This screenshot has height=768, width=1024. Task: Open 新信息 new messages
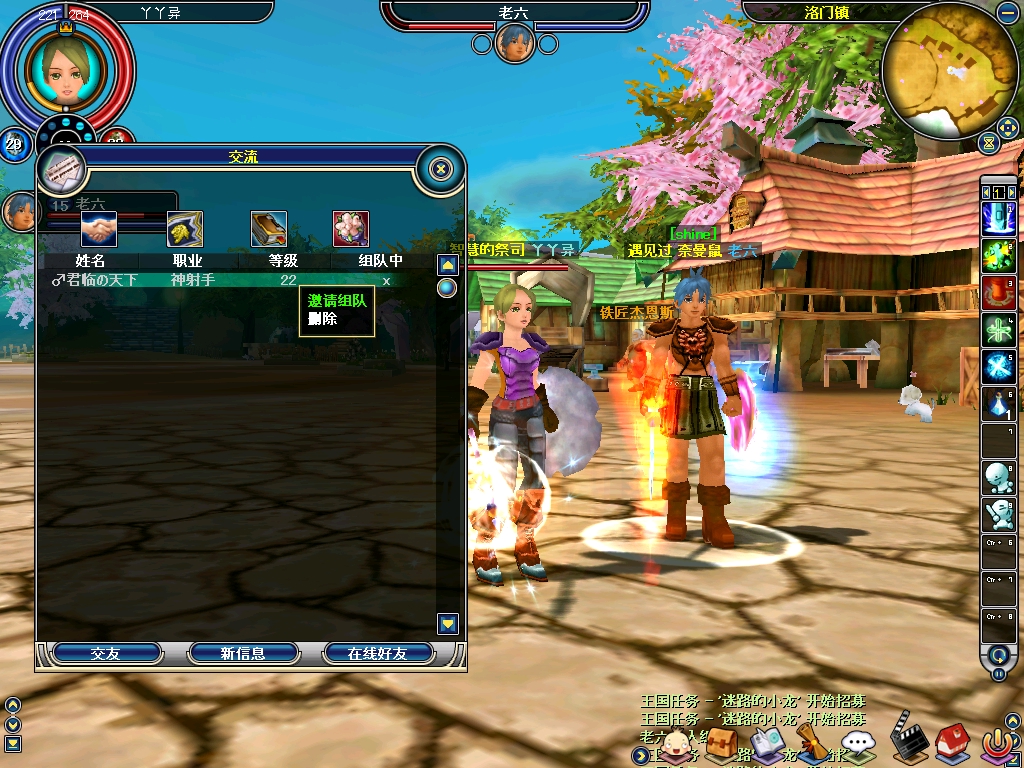pyautogui.click(x=243, y=653)
